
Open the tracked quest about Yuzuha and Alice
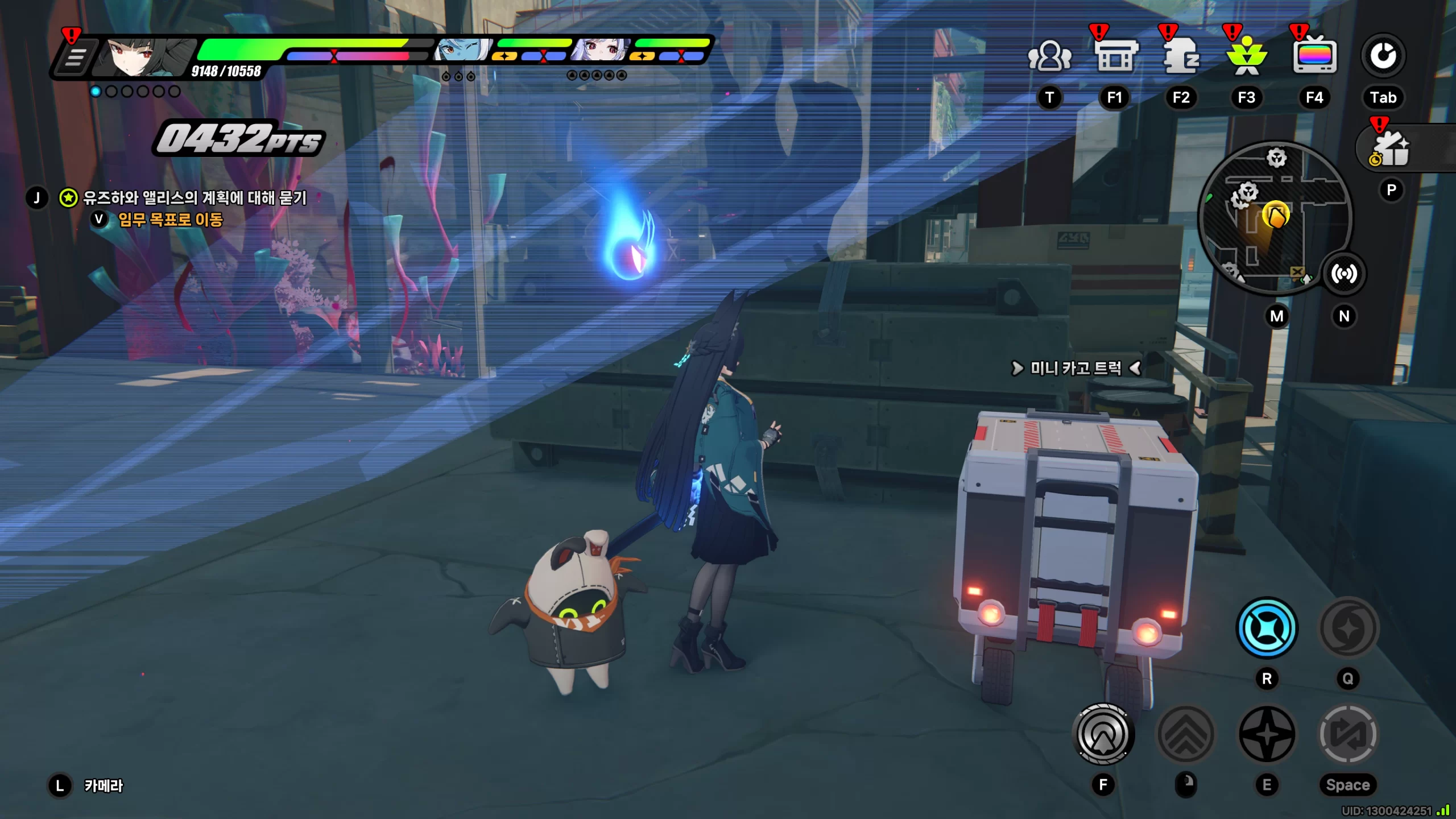point(195,198)
